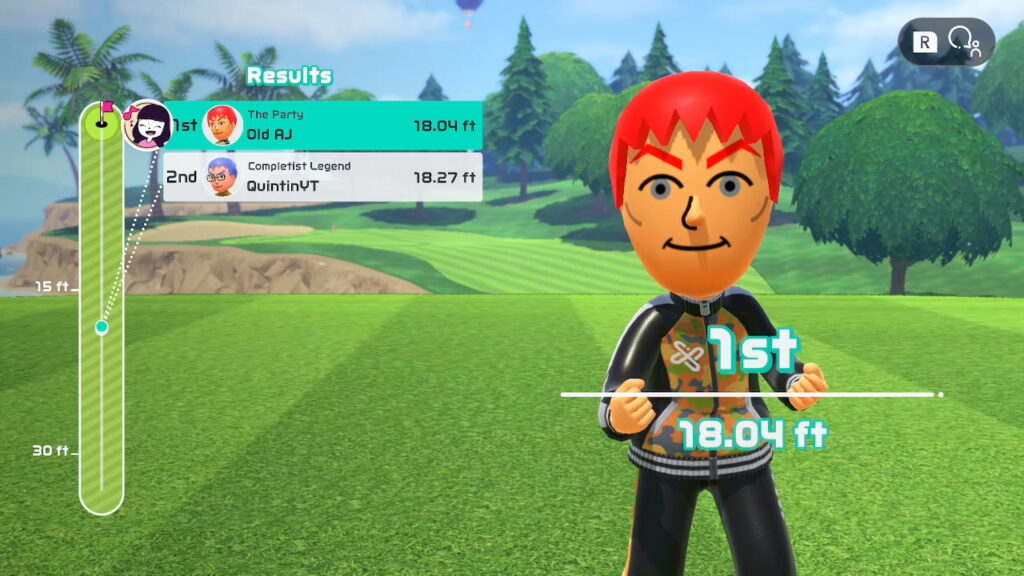The height and width of the screenshot is (576, 1024).
Task: Select QuintinYT's second place result row
Action: coord(322,177)
